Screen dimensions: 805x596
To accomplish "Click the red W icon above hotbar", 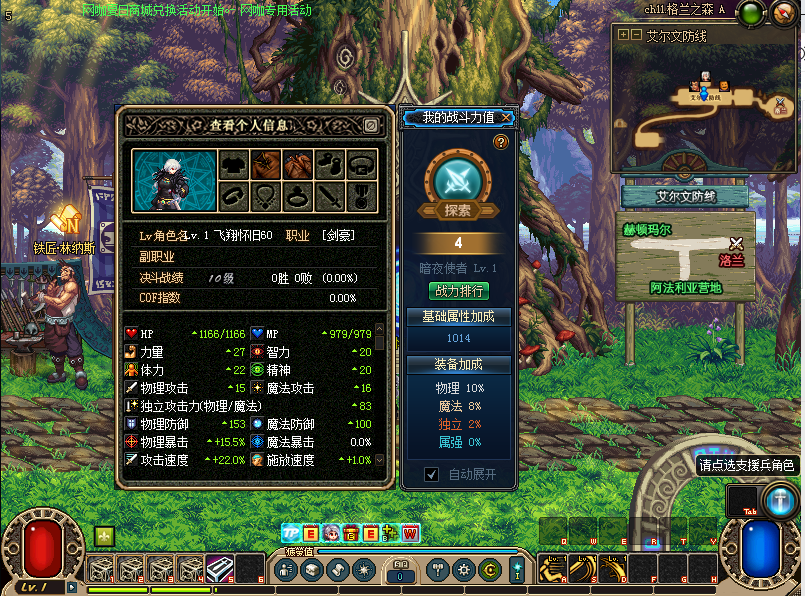I will click(x=410, y=534).
